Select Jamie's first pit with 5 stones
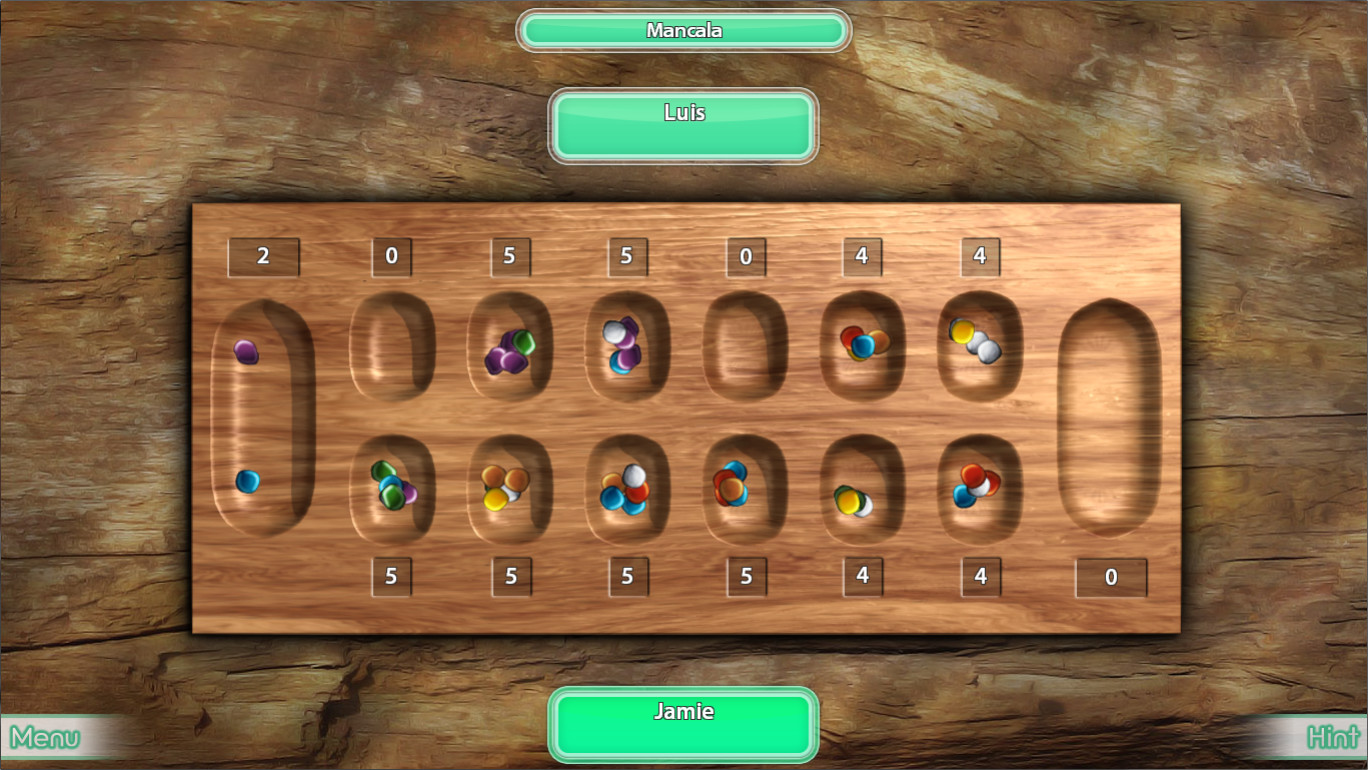Screen dimensions: 1368x770 click(x=392, y=490)
